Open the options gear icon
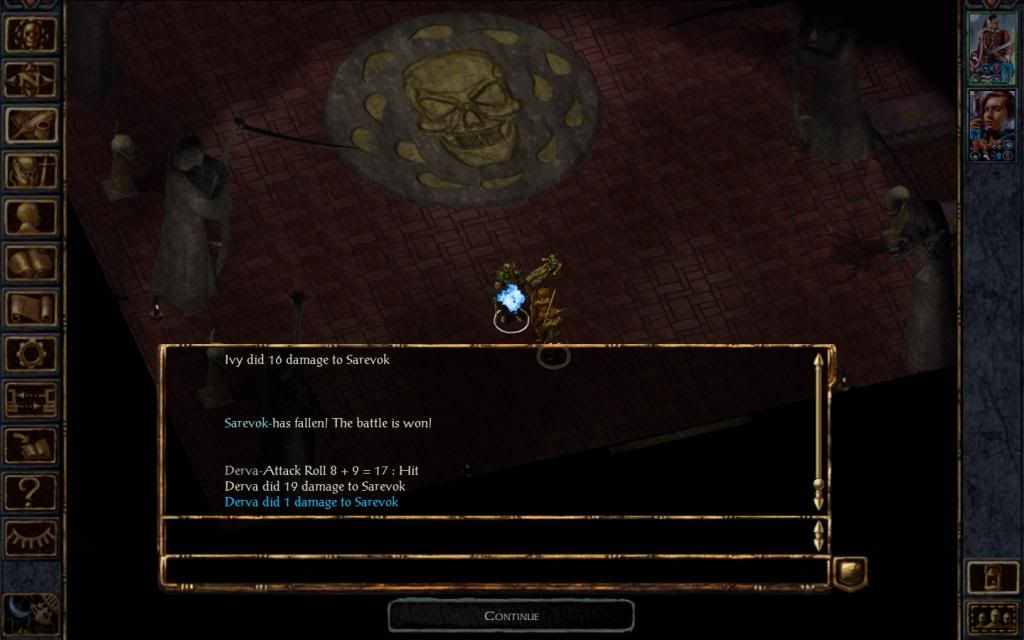The height and width of the screenshot is (640, 1024). tap(31, 354)
